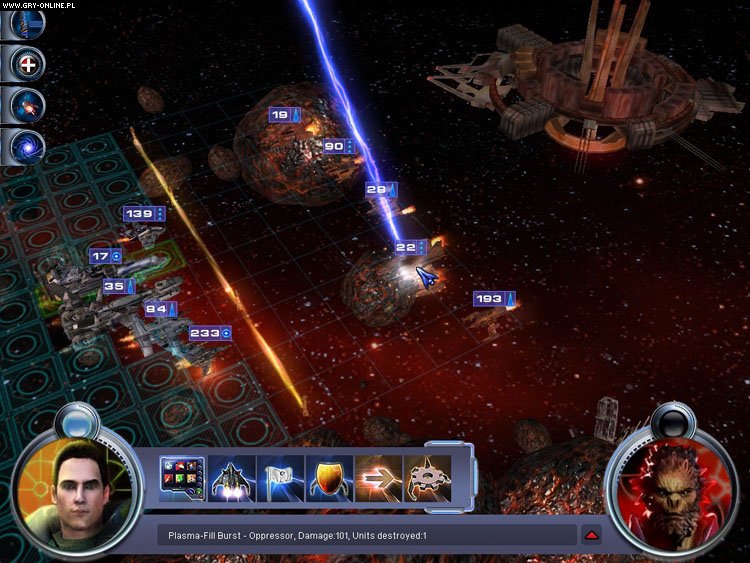
Task: Choose the white flag surrender command
Action: coord(279,479)
